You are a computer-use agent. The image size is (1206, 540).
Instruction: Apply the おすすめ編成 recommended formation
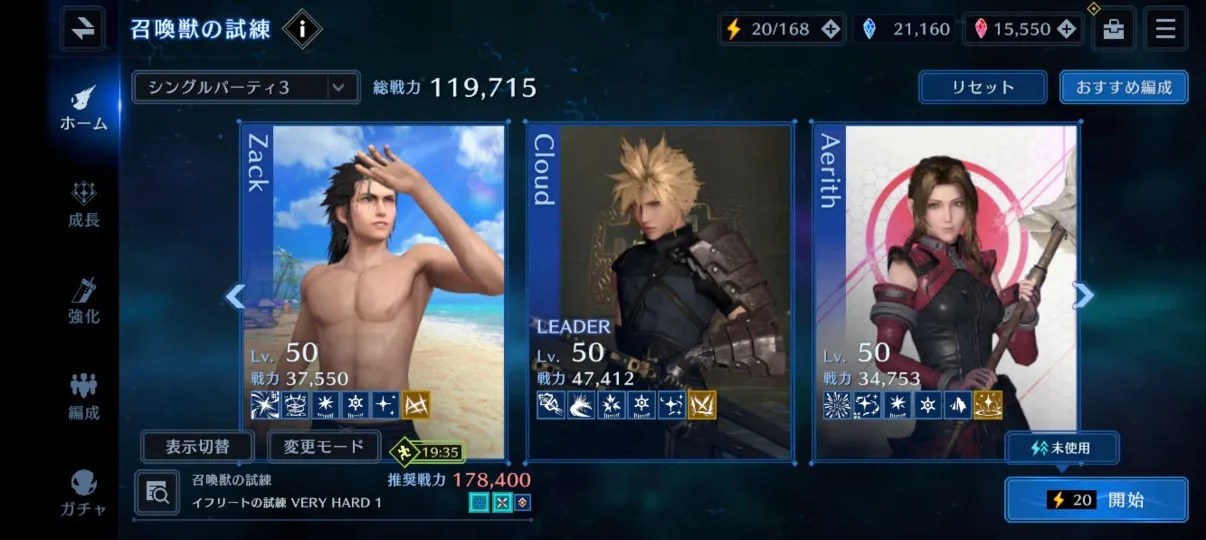pos(1123,87)
